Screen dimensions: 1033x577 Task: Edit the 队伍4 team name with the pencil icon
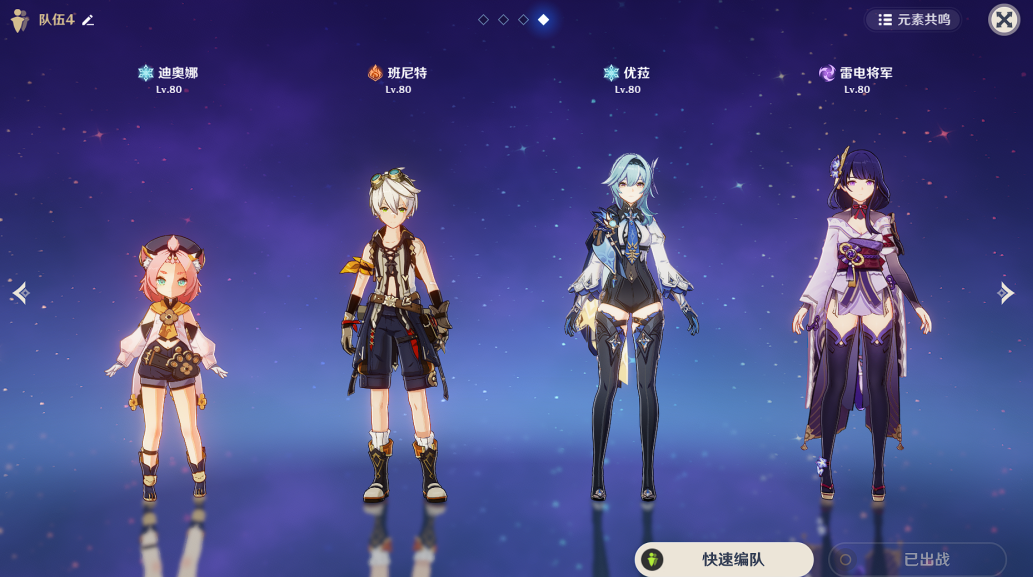click(88, 20)
